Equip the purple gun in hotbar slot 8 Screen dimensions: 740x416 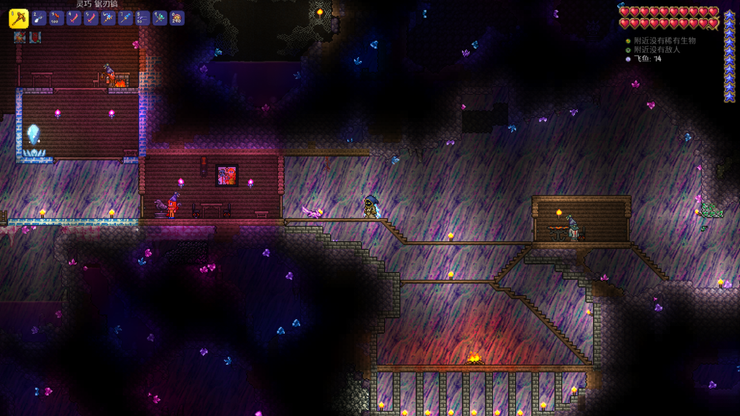pyautogui.click(x=142, y=18)
